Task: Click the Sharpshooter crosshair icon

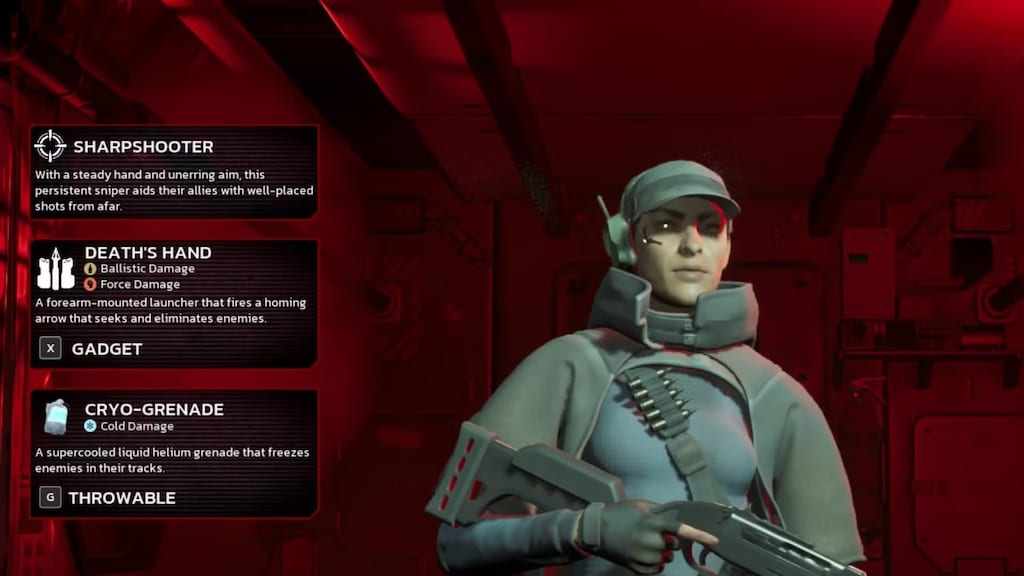Action: (x=50, y=146)
